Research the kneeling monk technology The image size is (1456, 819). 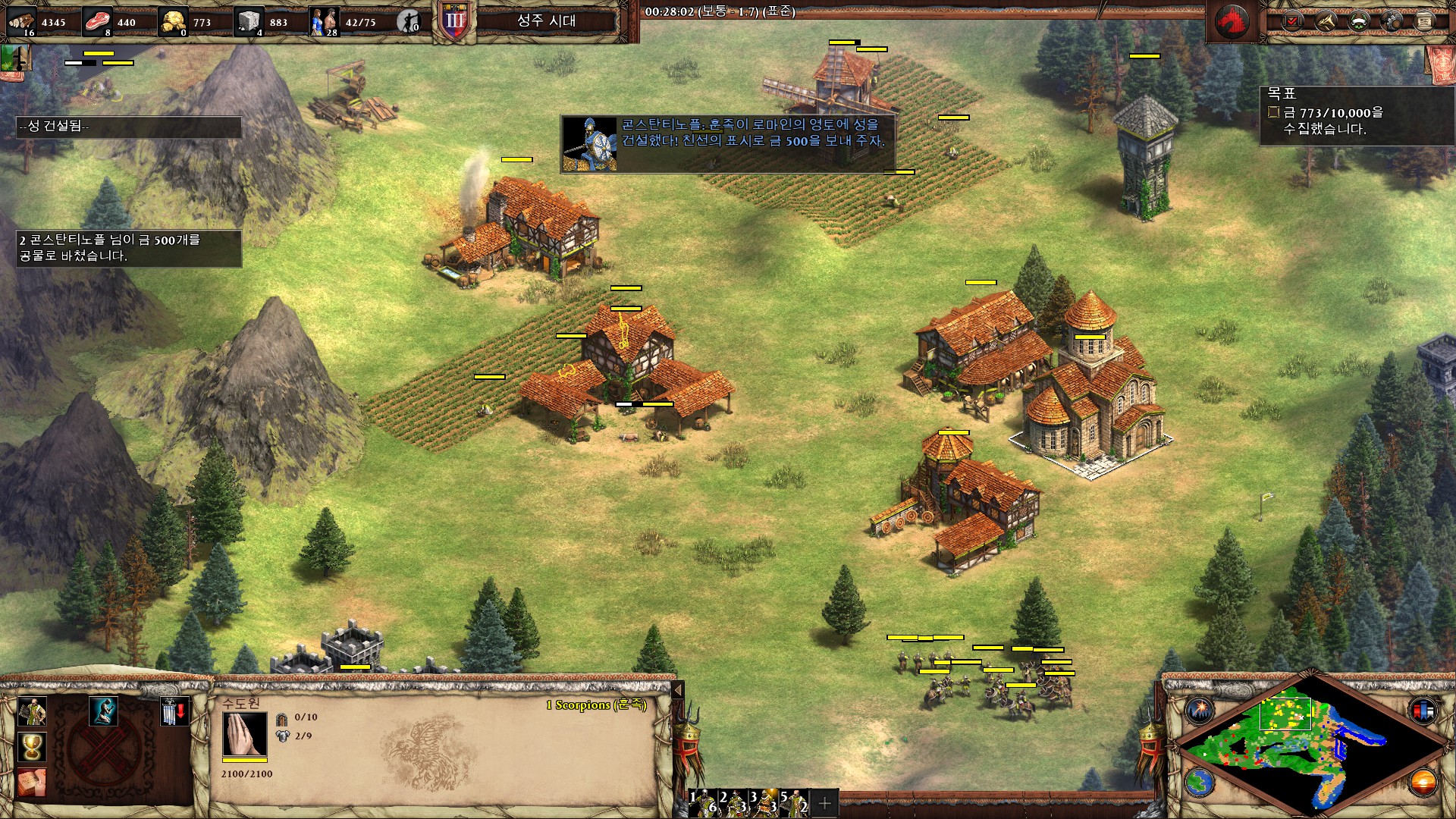[x=103, y=712]
